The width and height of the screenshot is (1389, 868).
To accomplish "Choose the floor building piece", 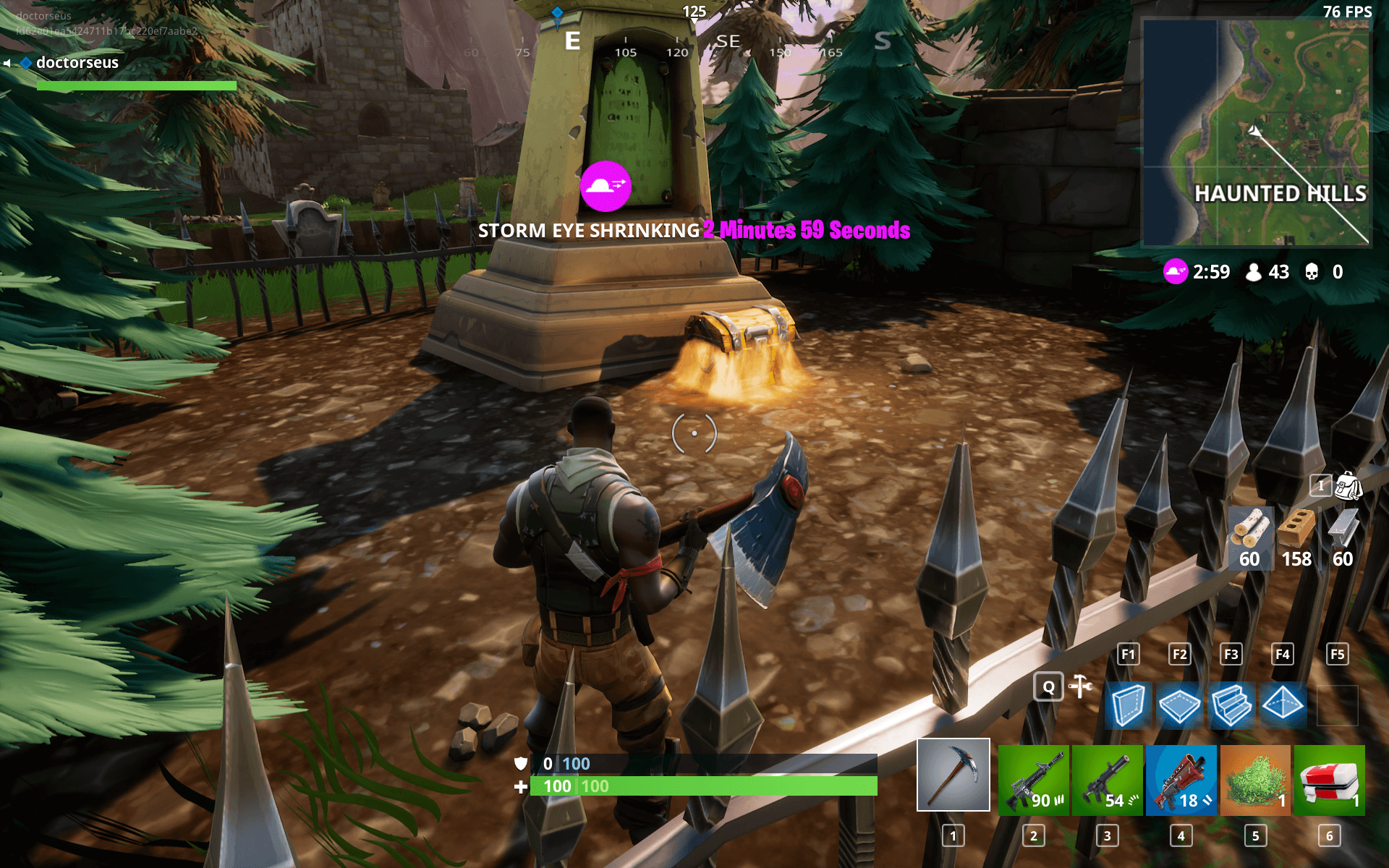I will [1179, 705].
